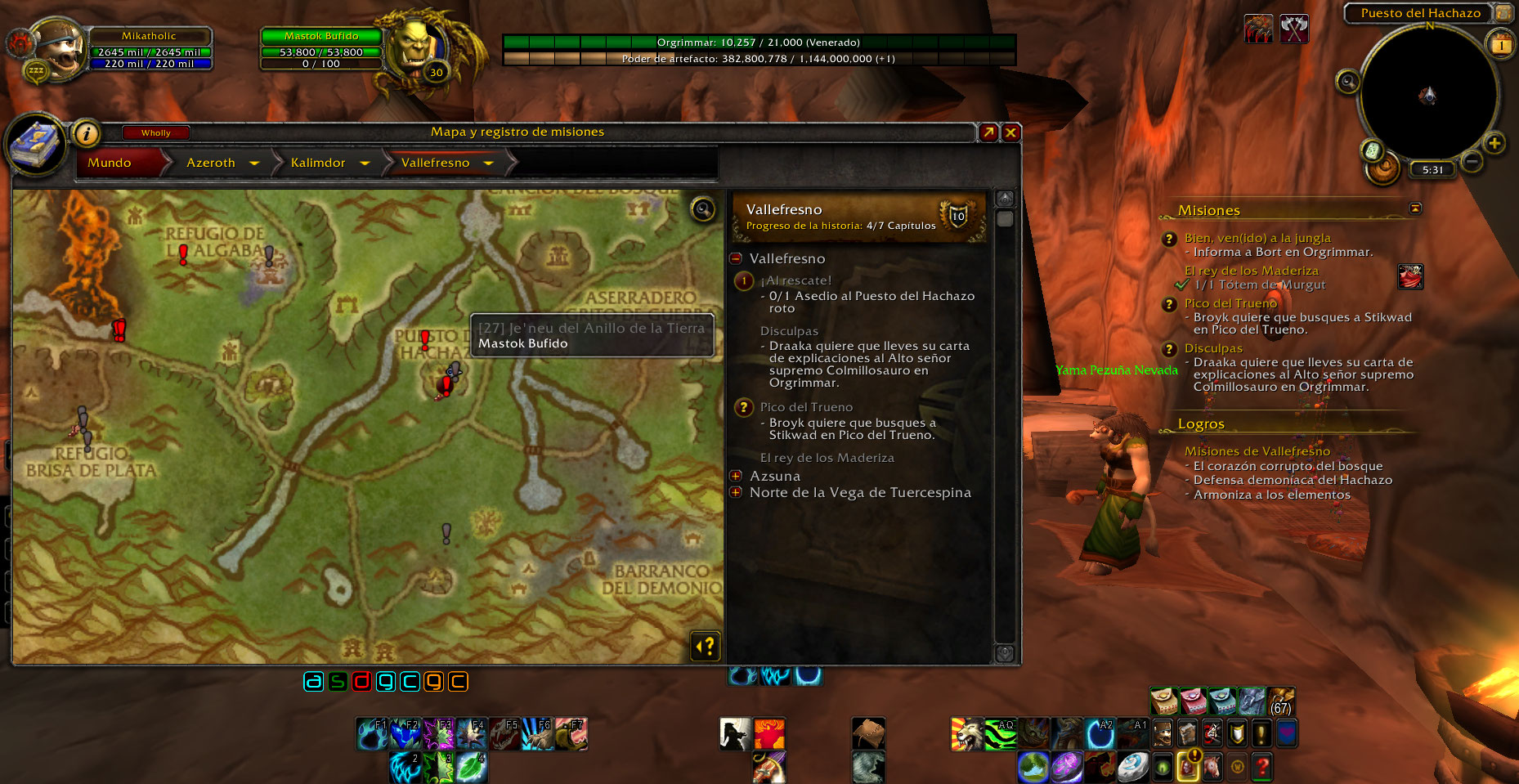Viewport: 1519px width, 784px height.
Task: Open the Vallefresno zone dropdown
Action: click(489, 164)
